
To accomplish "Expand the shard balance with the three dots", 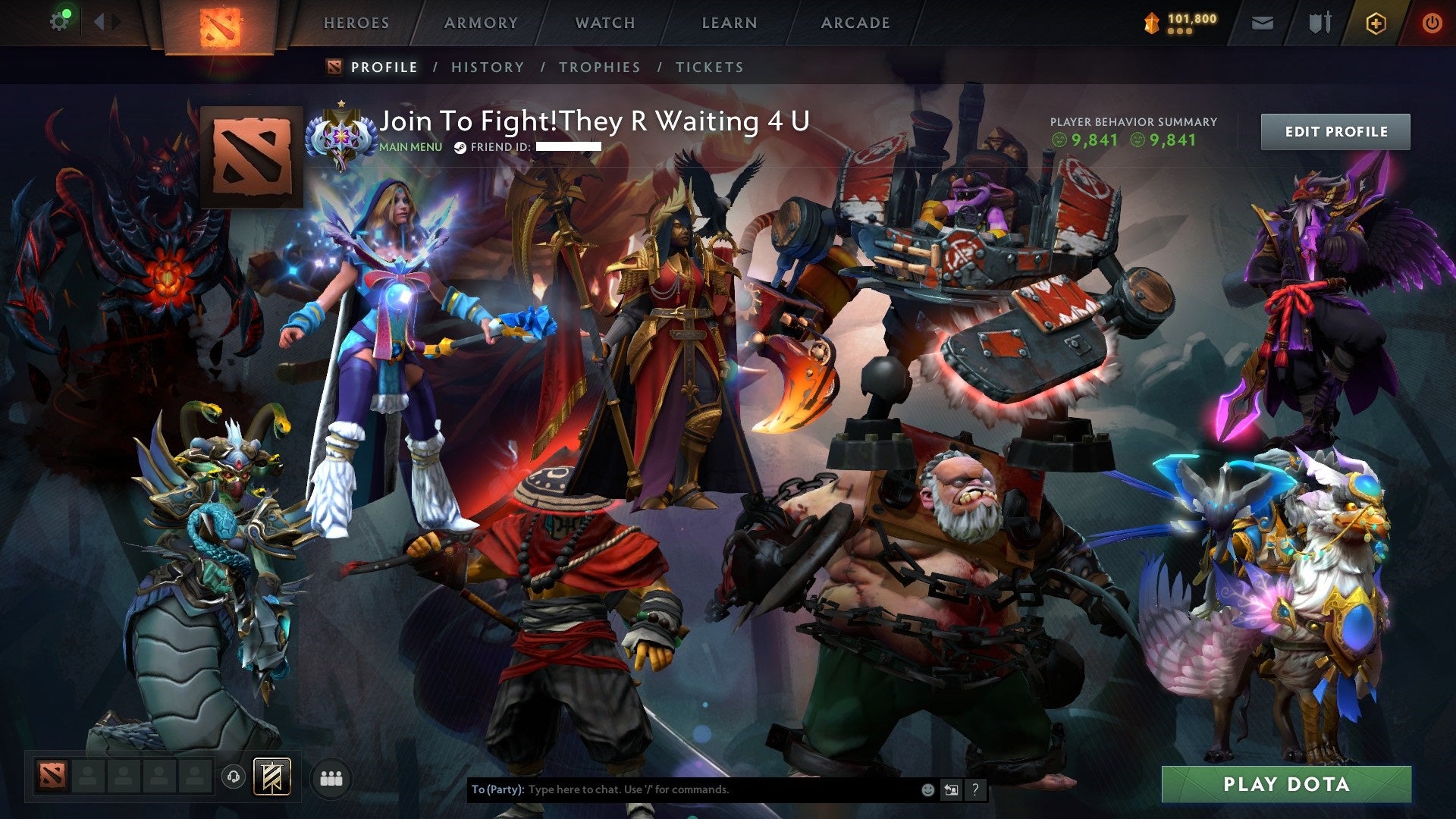I will click(1180, 33).
